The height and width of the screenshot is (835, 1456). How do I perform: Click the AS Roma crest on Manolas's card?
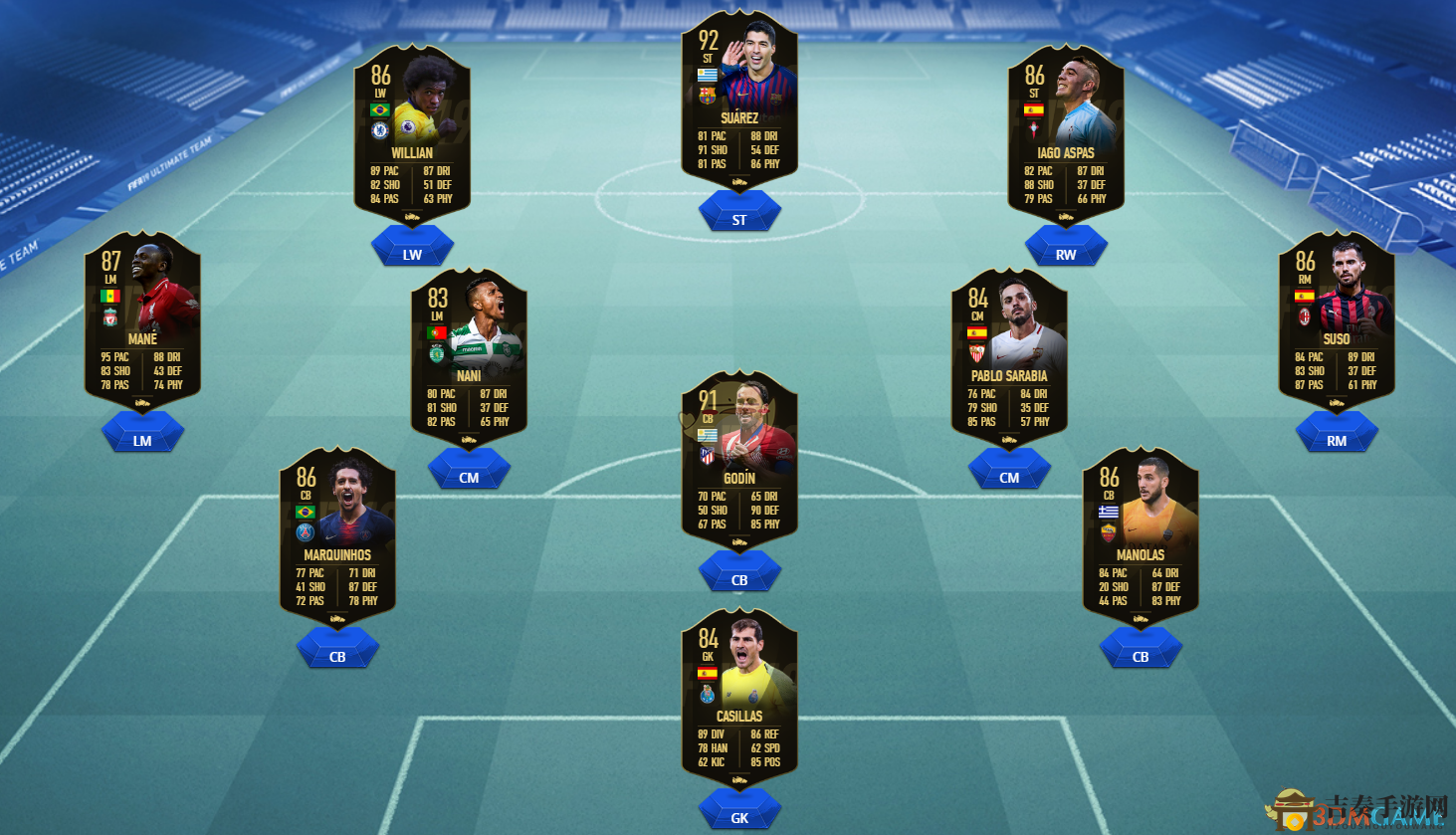click(1111, 533)
